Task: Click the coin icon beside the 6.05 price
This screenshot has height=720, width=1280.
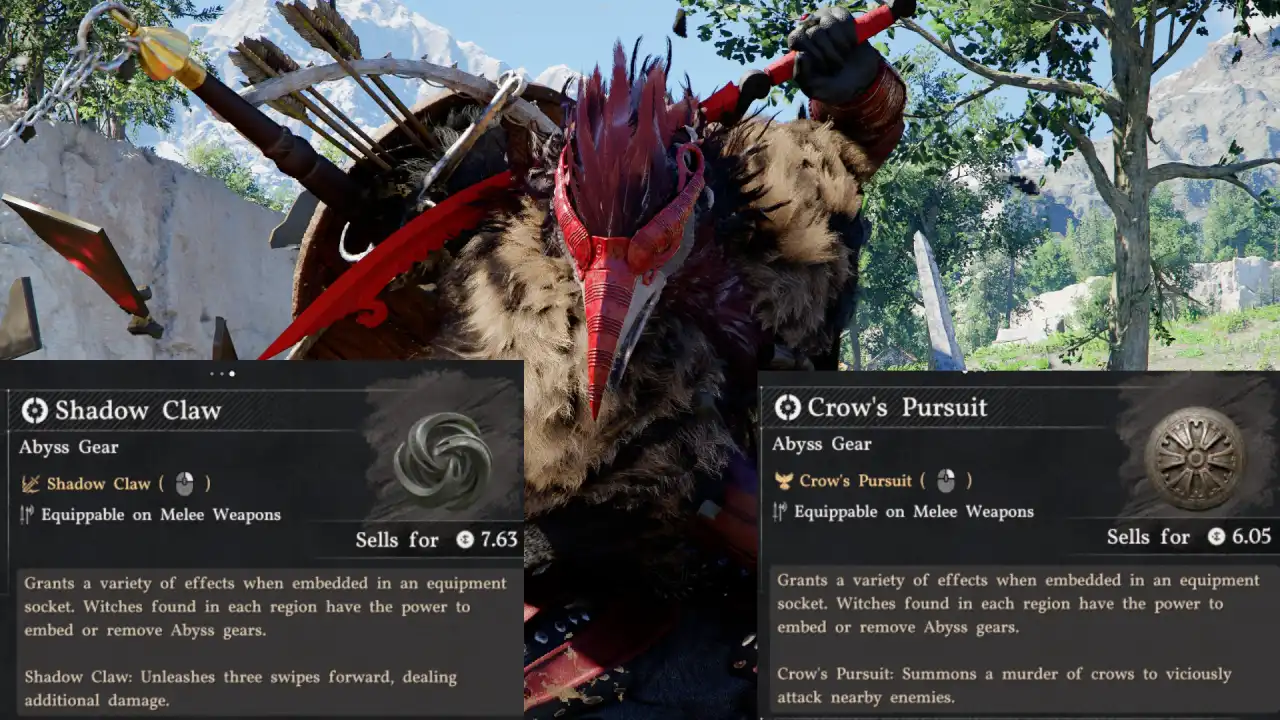Action: 1216,535
